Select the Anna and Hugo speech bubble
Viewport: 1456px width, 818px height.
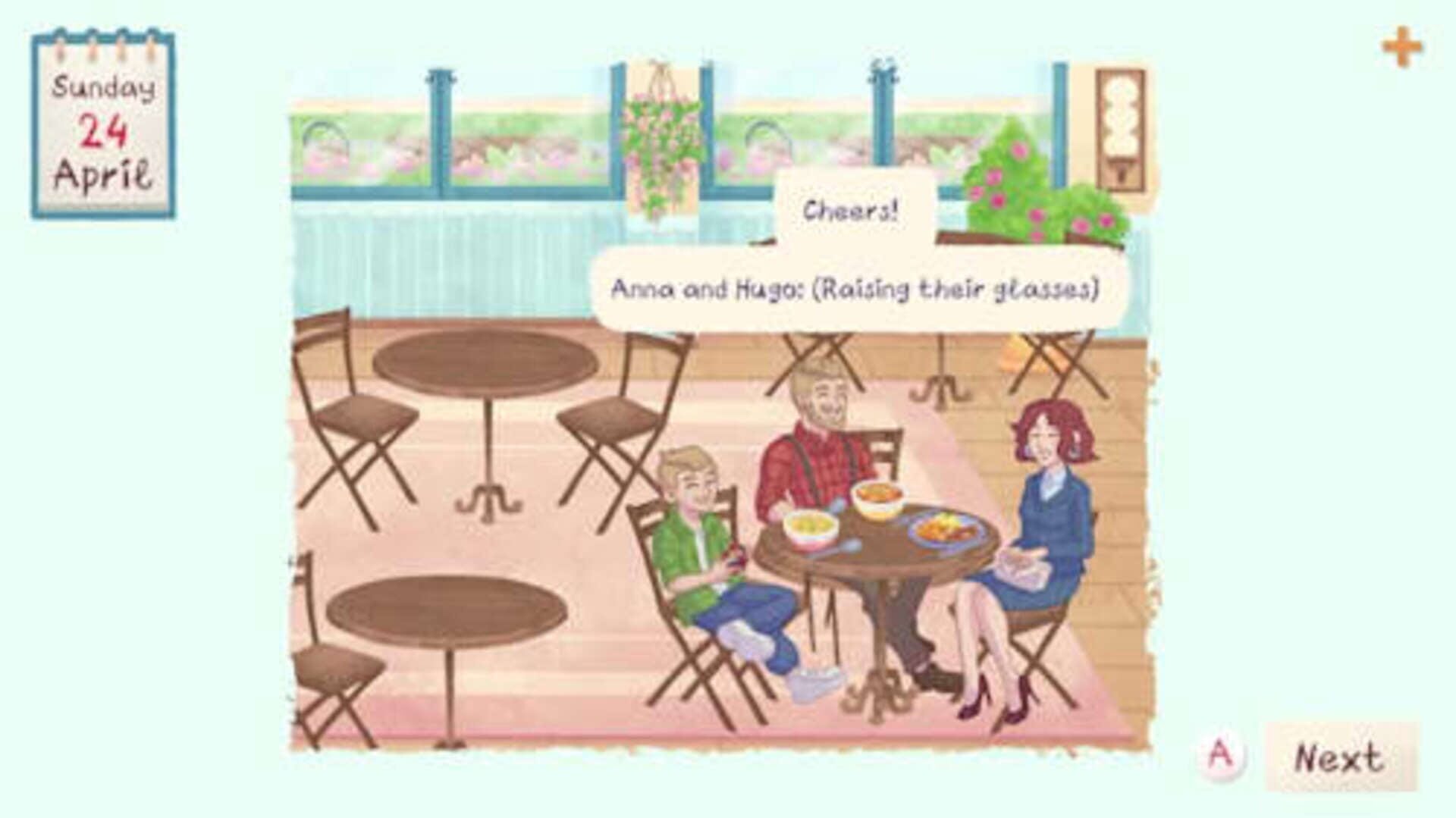point(857,287)
